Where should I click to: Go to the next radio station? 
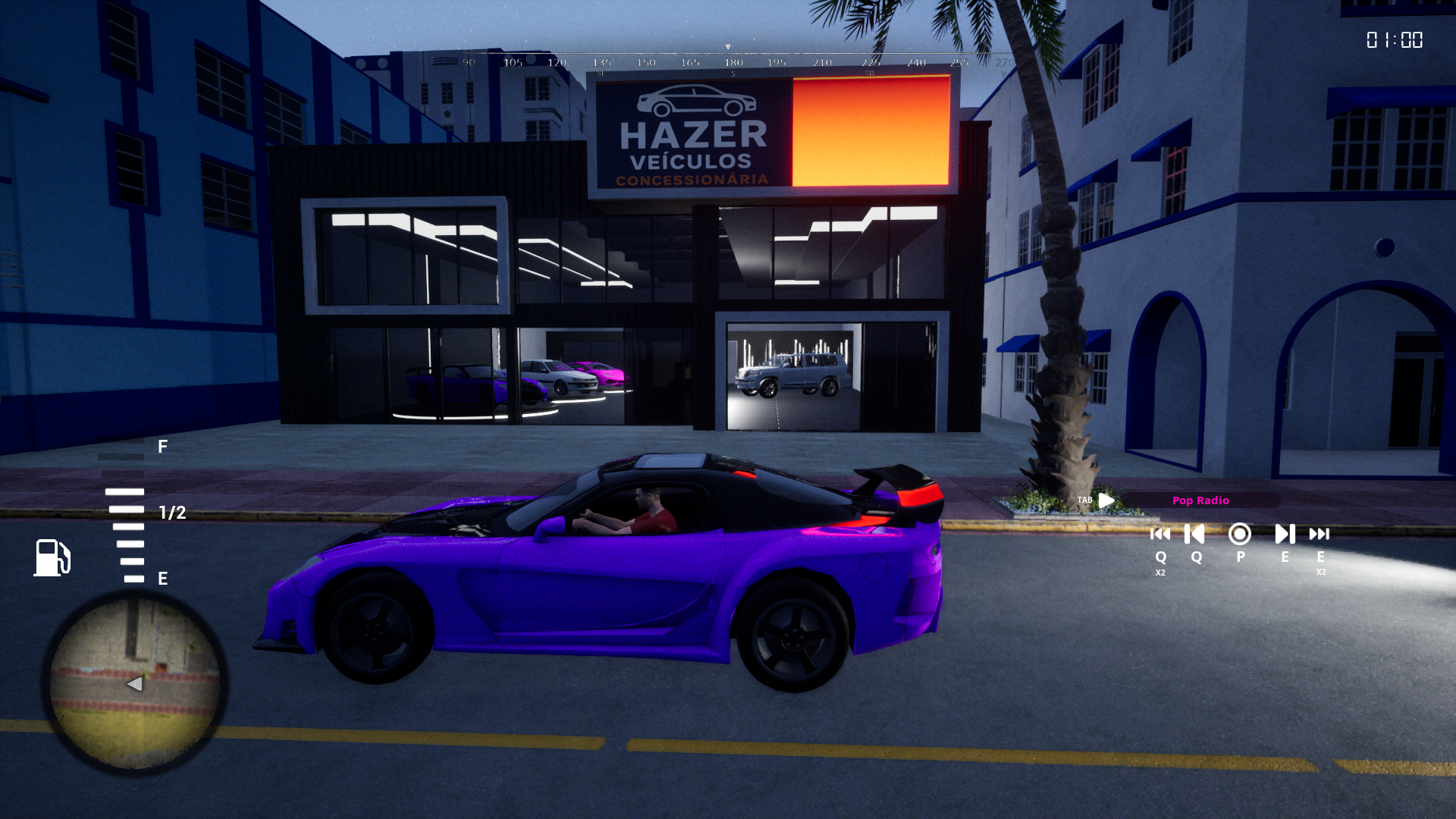(1285, 535)
